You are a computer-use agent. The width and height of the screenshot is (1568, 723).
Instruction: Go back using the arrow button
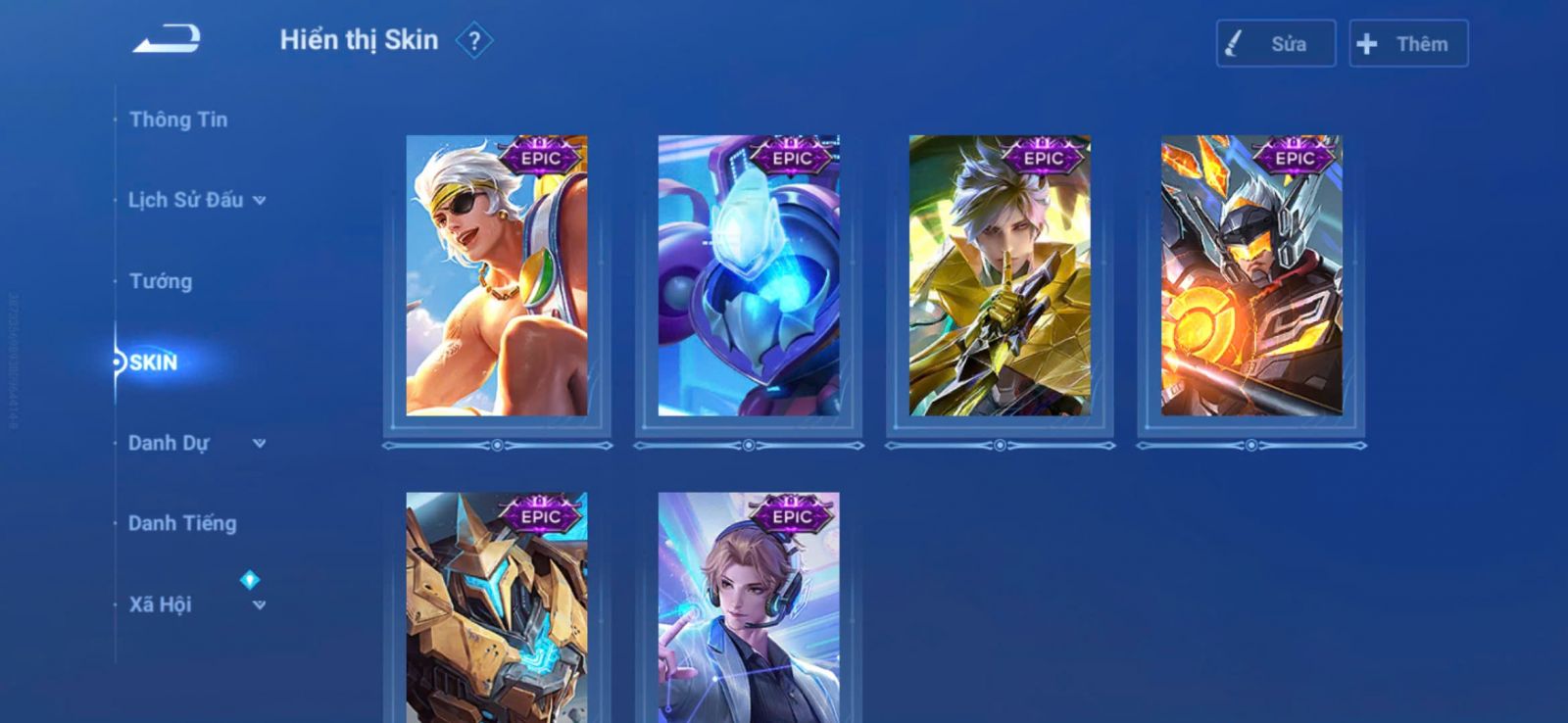(x=167, y=39)
